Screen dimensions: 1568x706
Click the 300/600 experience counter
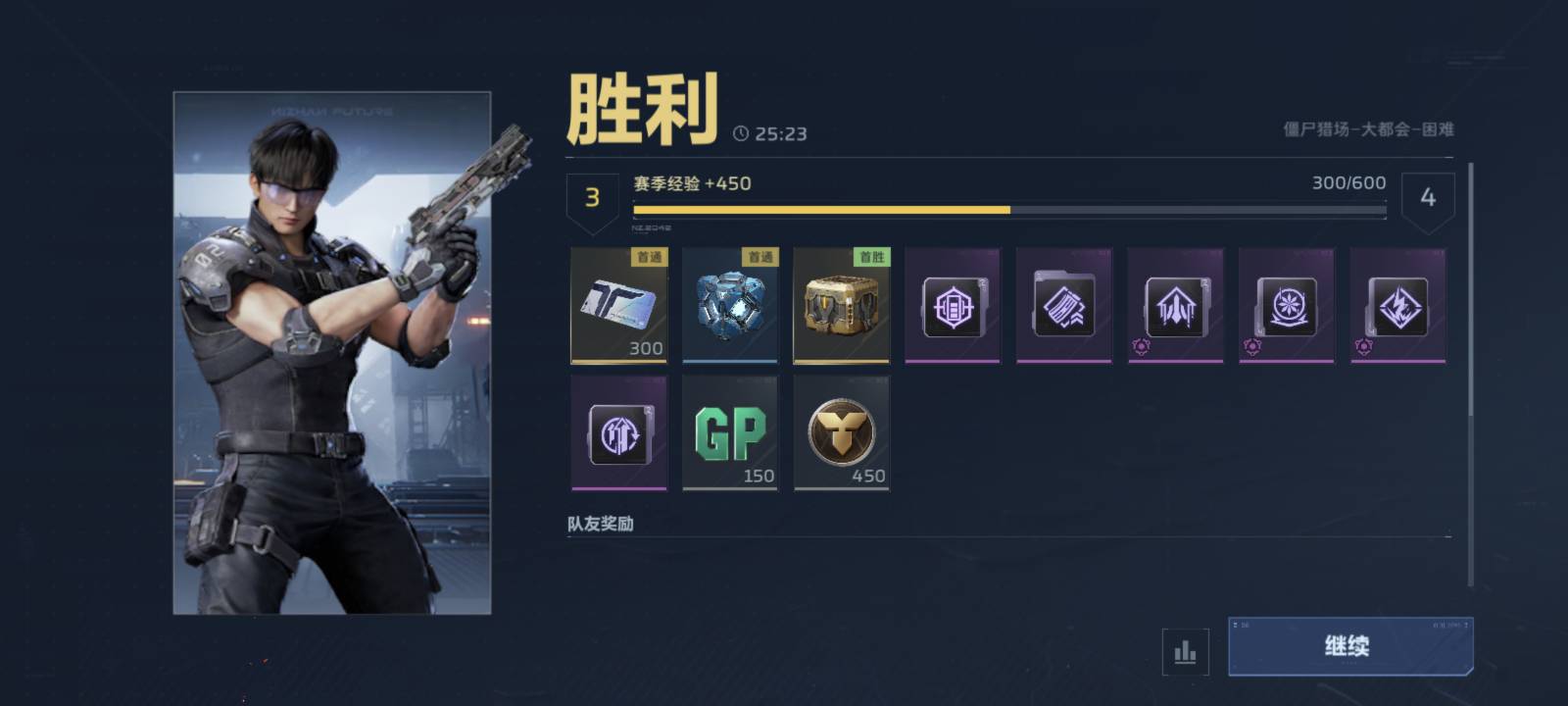1347,181
